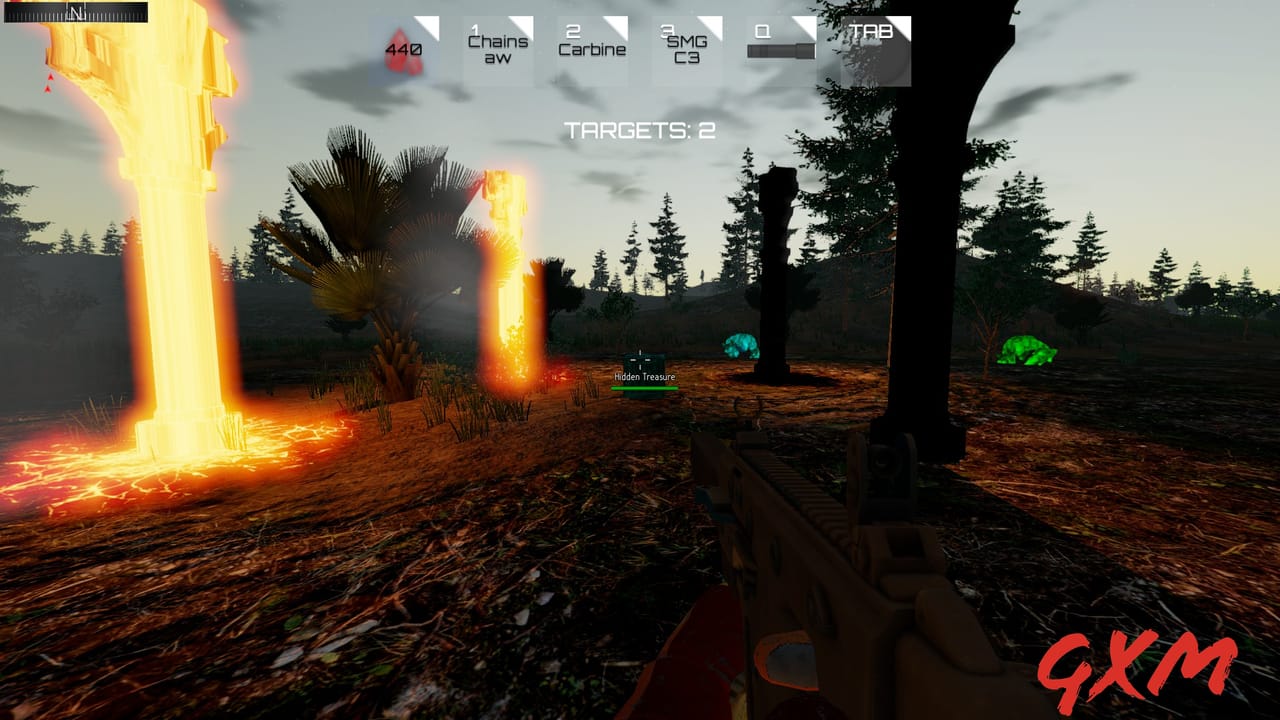Click the silencer attachment icon in the Q slot
Viewport: 1280px width, 720px height.
779,50
